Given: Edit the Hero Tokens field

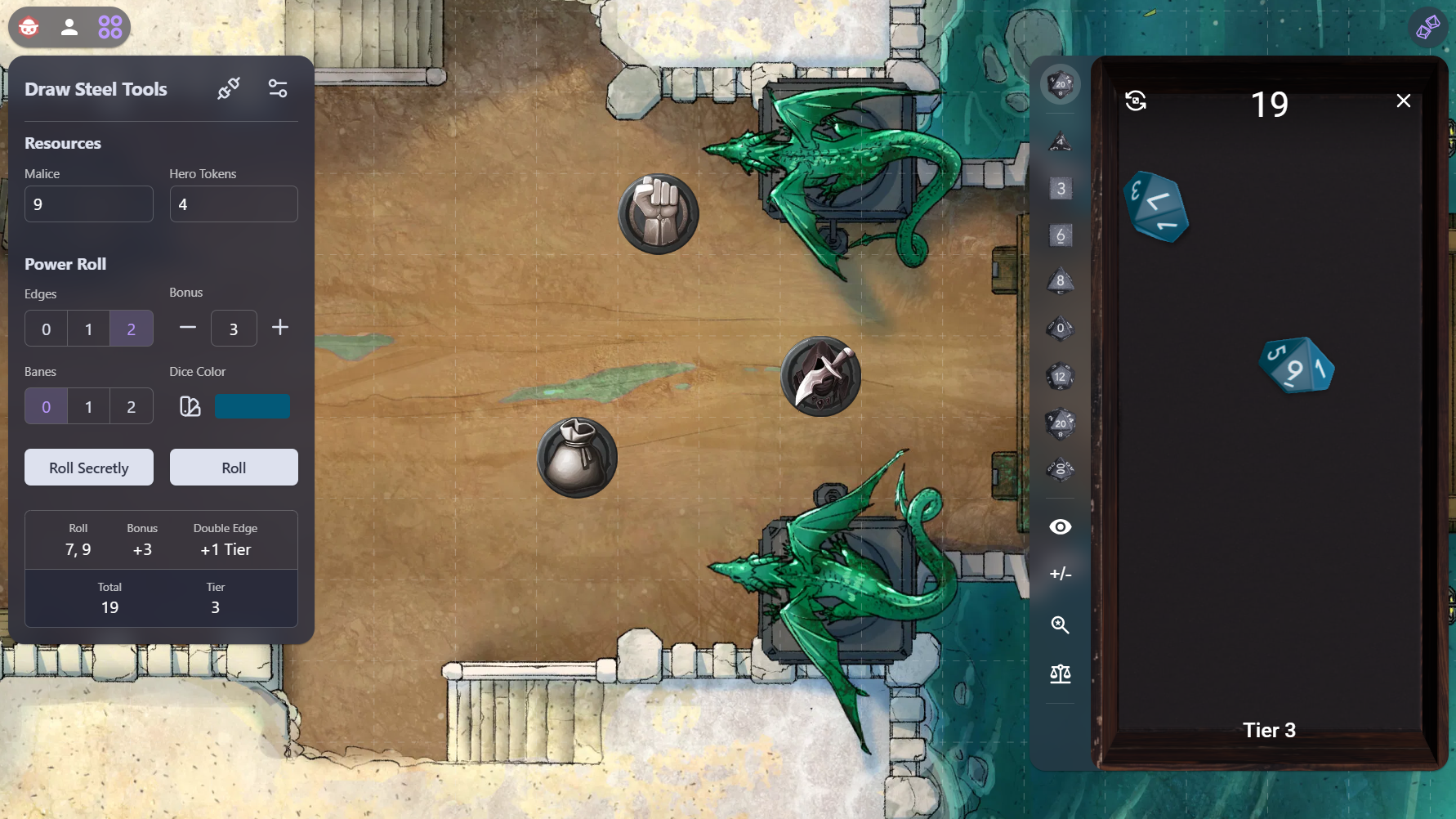Looking at the screenshot, I should coord(234,204).
